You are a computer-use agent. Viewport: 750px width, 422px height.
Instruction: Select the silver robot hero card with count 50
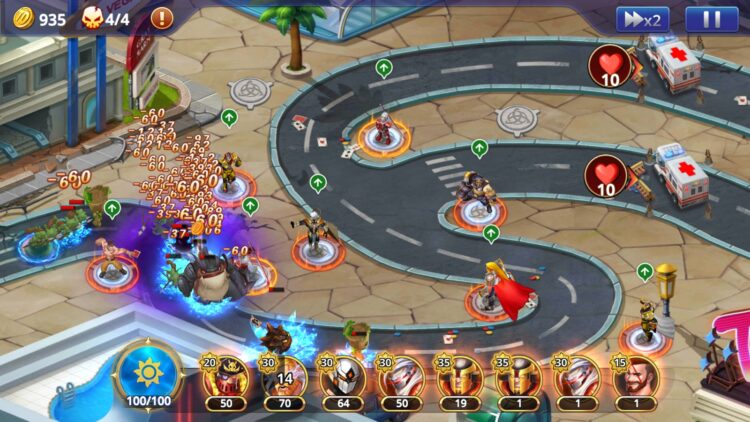point(402,380)
